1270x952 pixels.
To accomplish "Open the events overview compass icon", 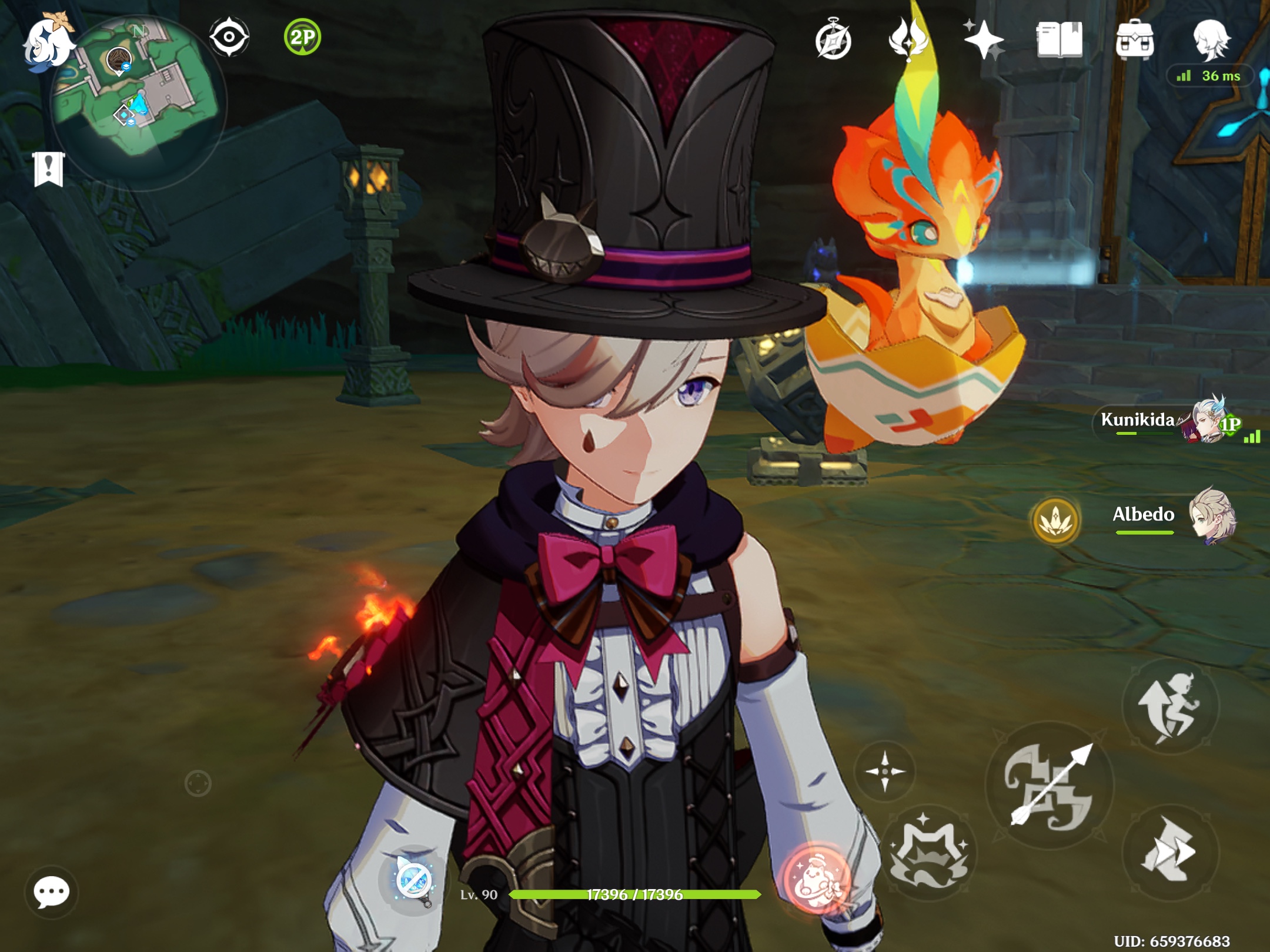I will (834, 40).
